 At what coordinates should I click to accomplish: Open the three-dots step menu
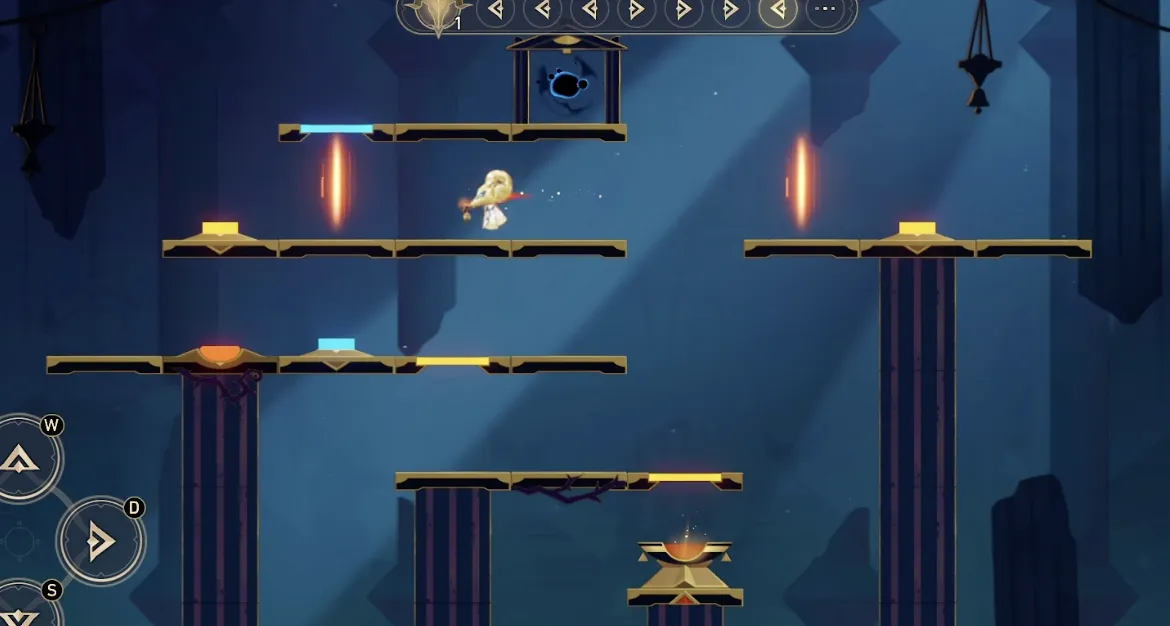coord(825,11)
